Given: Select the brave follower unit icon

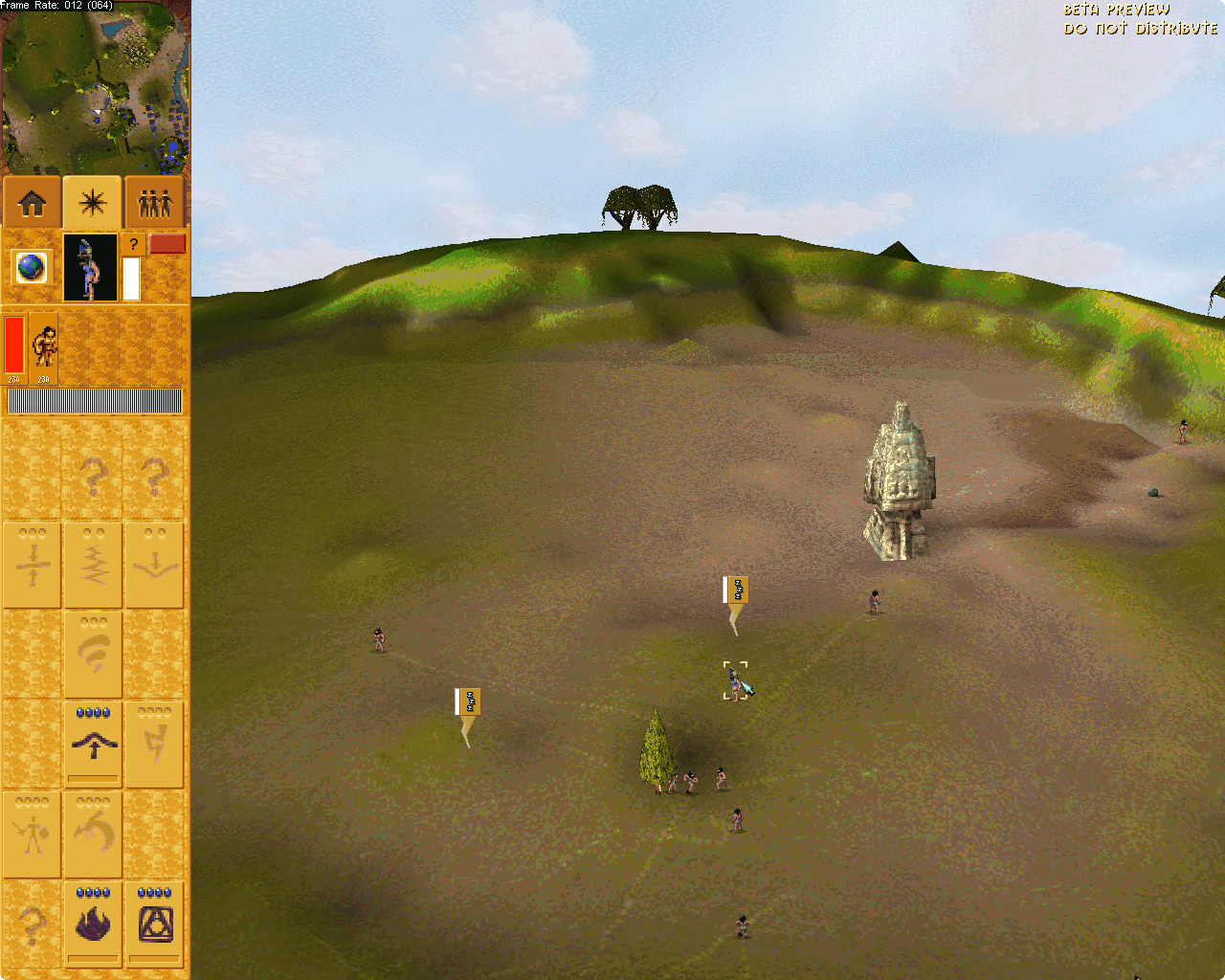Looking at the screenshot, I should 44,346.
